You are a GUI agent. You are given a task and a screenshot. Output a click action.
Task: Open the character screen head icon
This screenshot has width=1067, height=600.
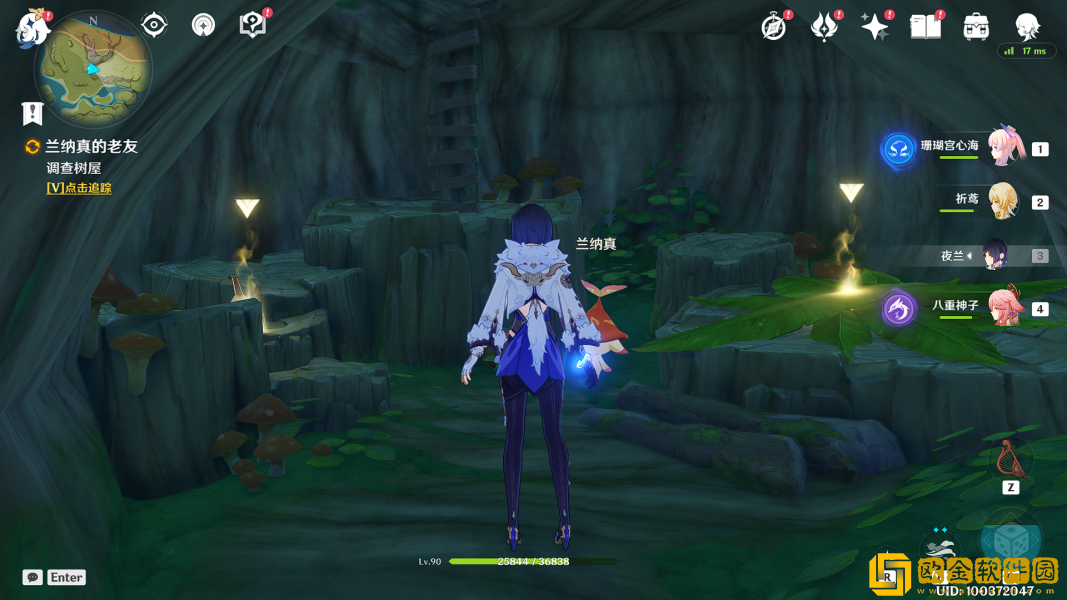(1027, 25)
